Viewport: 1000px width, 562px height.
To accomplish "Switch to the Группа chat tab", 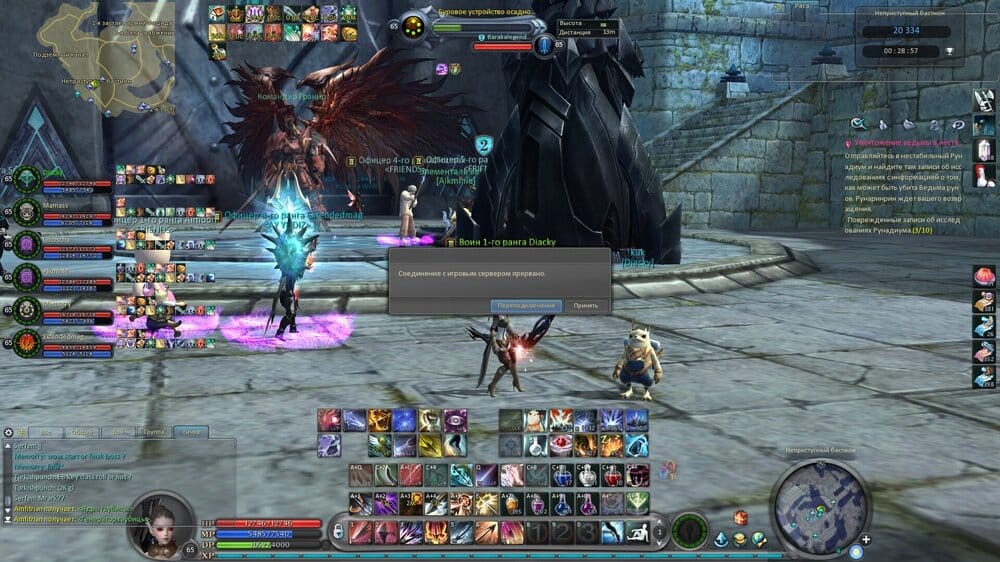I will pyautogui.click(x=152, y=432).
